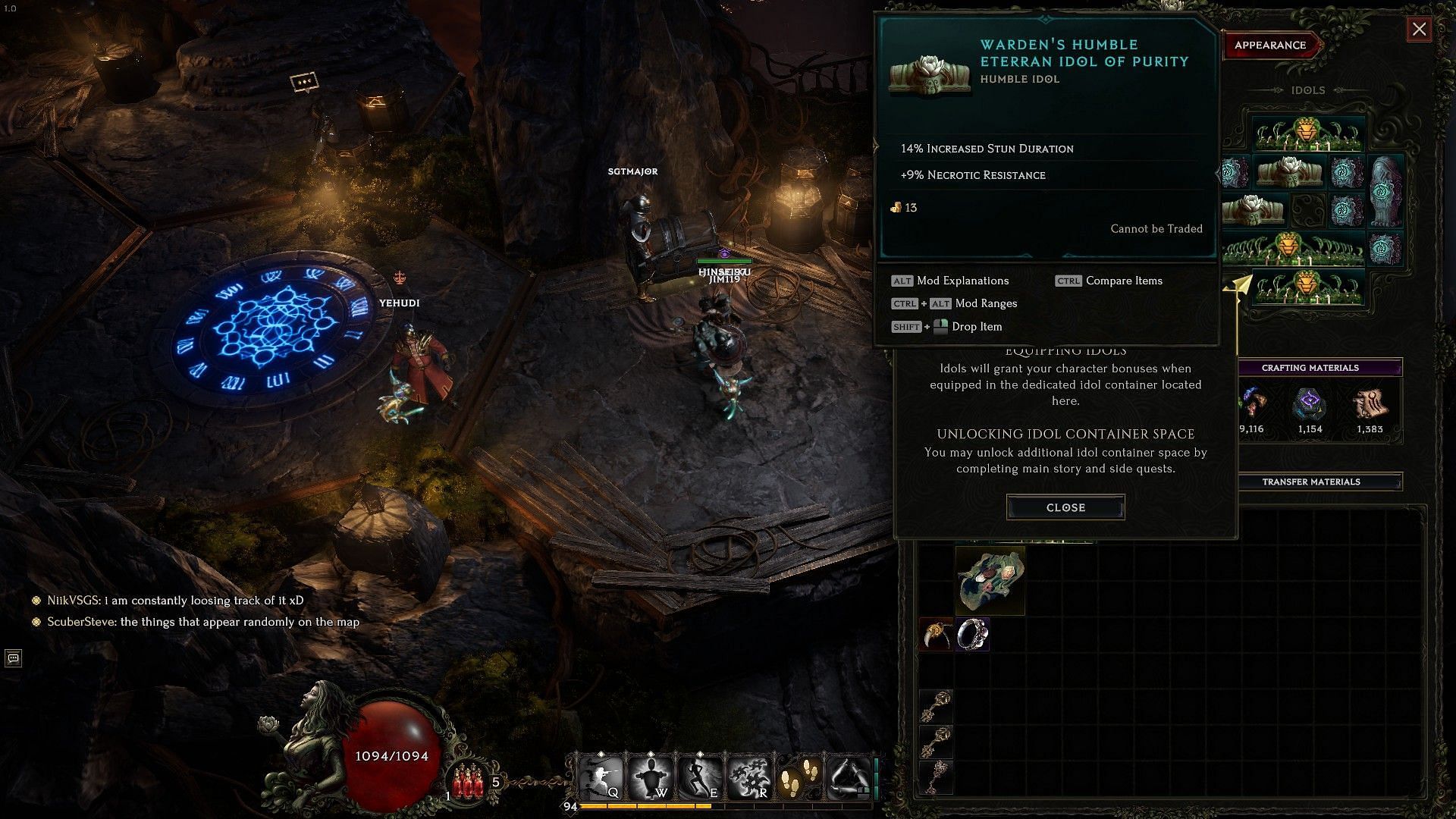Select the bottom key item in inventory
Image resolution: width=1456 pixels, height=819 pixels.
click(936, 776)
